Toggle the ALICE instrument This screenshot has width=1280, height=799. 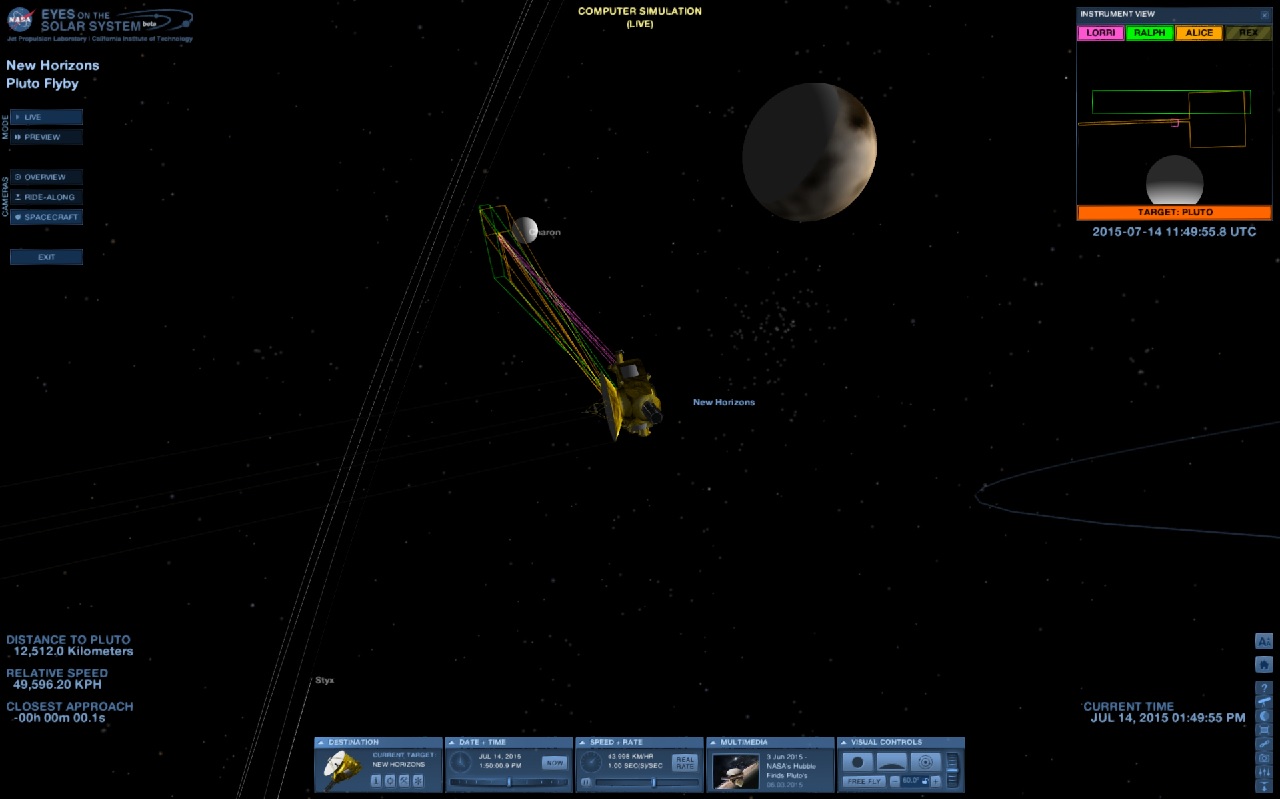tap(1198, 33)
